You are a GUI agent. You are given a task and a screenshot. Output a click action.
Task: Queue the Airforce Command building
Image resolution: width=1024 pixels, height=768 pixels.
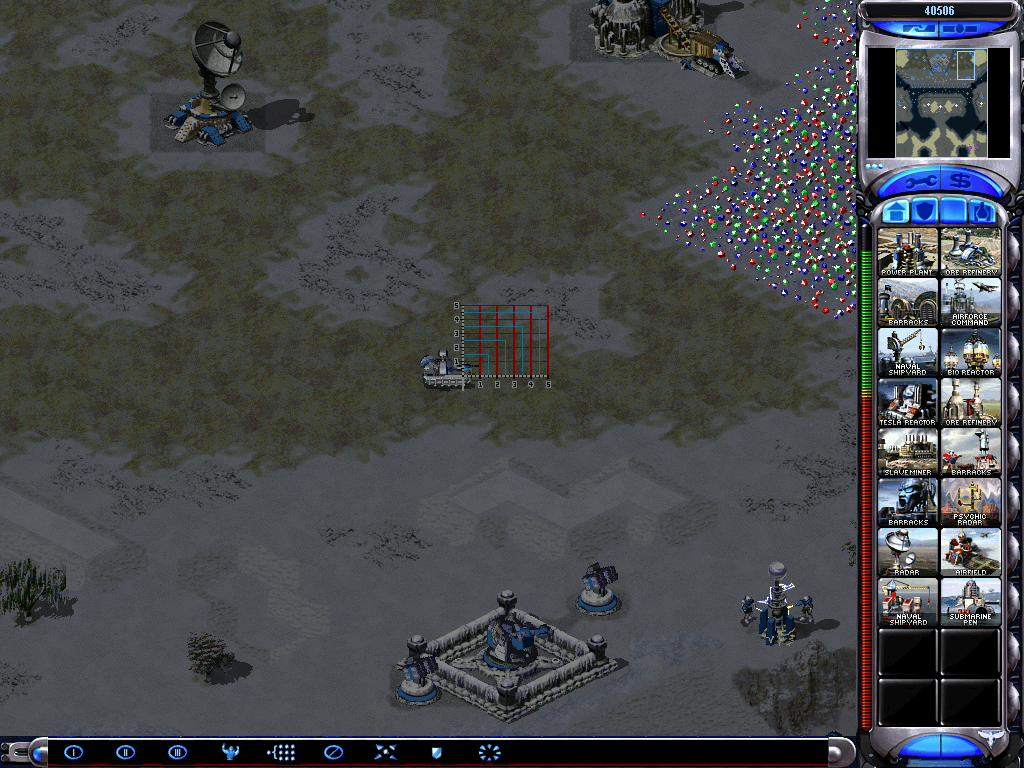[x=970, y=302]
